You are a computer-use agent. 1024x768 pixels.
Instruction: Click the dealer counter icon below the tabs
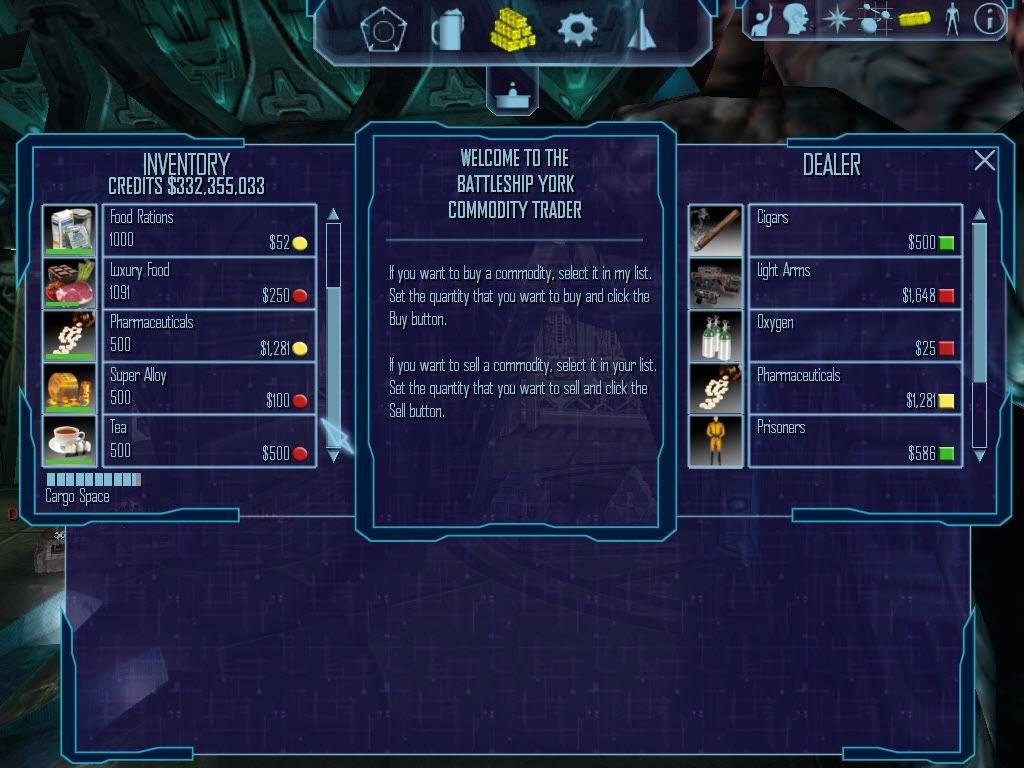click(x=512, y=90)
